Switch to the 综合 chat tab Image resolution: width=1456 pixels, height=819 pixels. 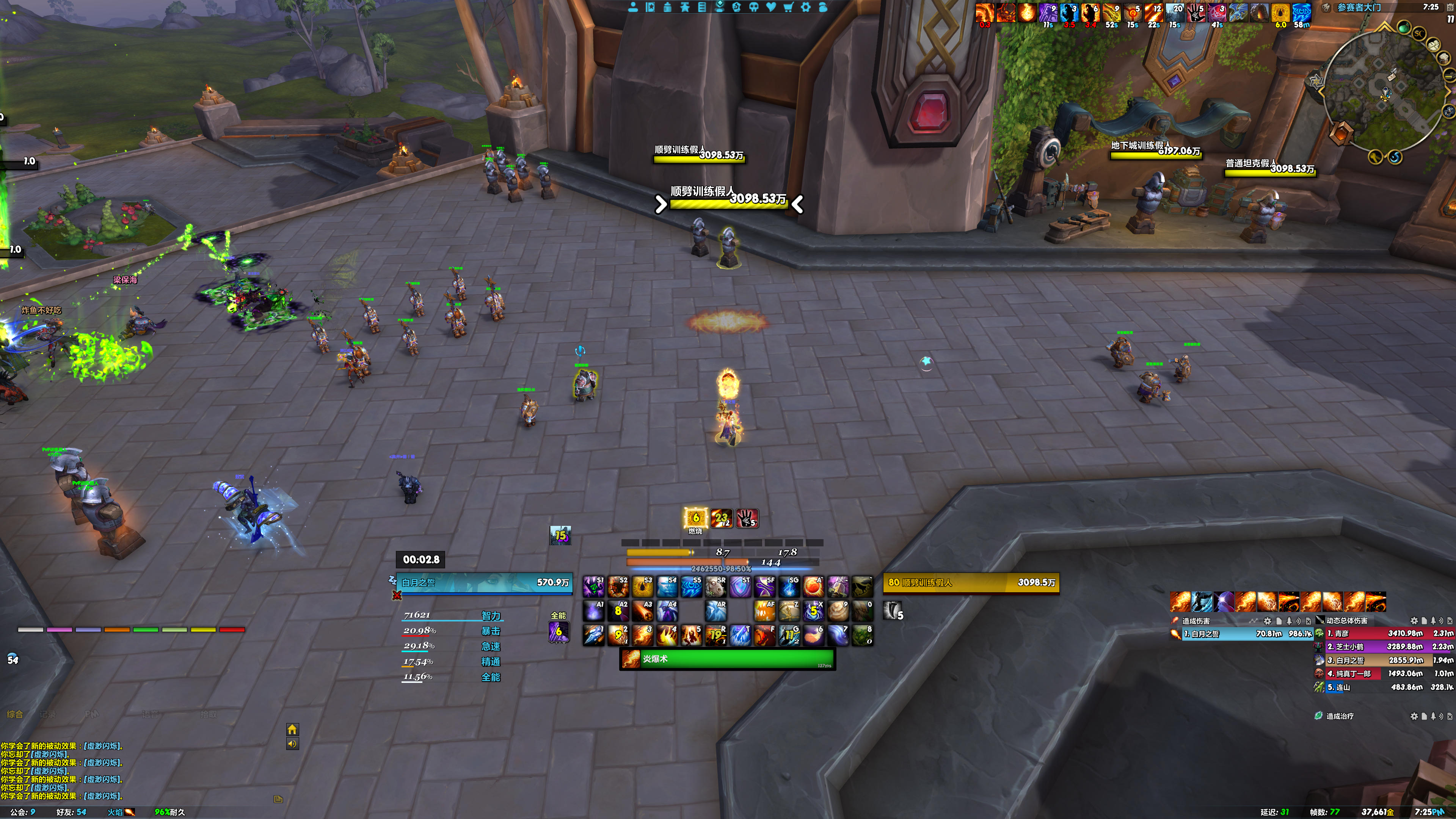point(15,714)
